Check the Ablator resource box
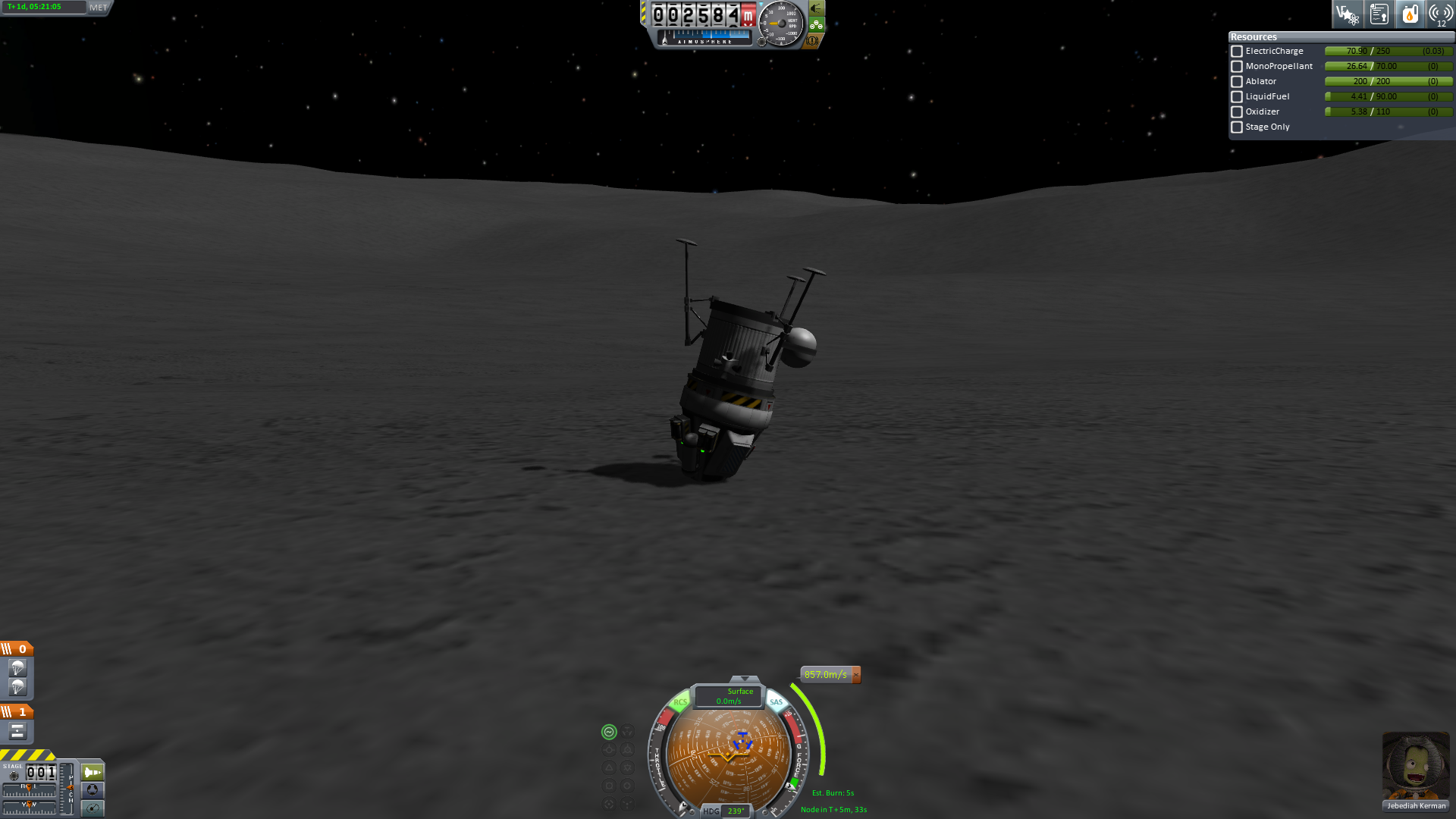 point(1237,82)
